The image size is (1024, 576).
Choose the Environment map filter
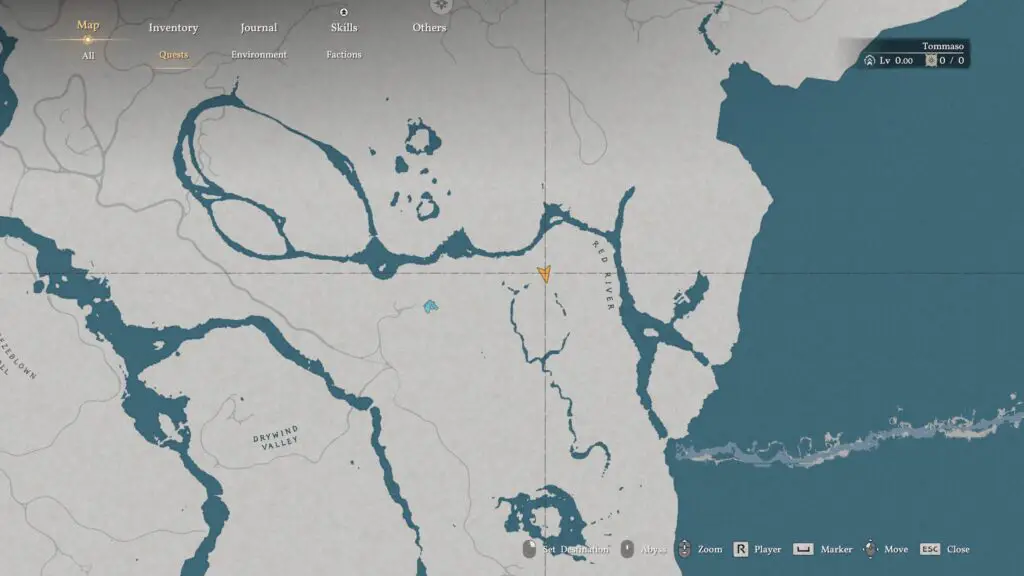tap(258, 55)
